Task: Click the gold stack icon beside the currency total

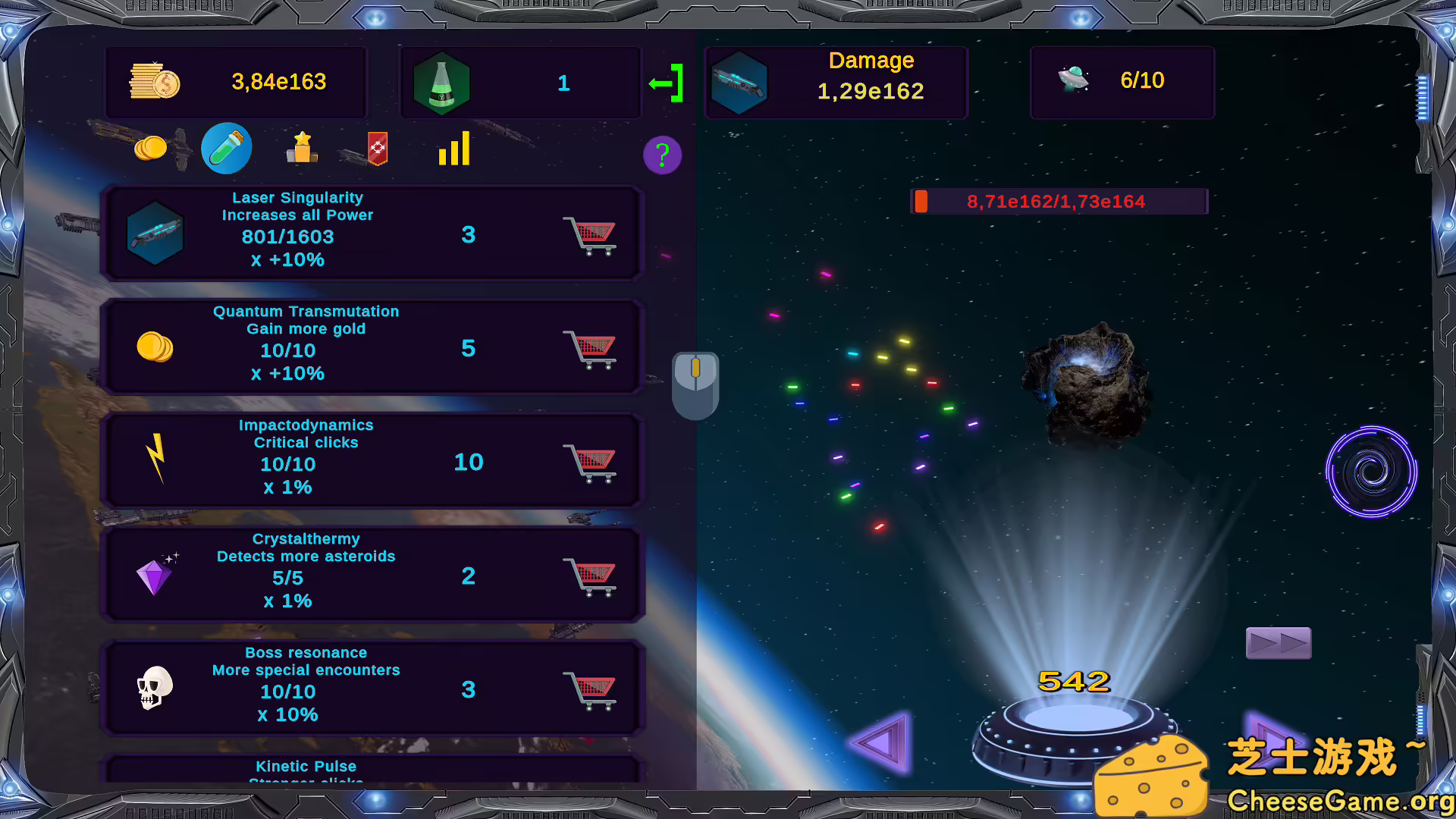Action: [x=154, y=82]
